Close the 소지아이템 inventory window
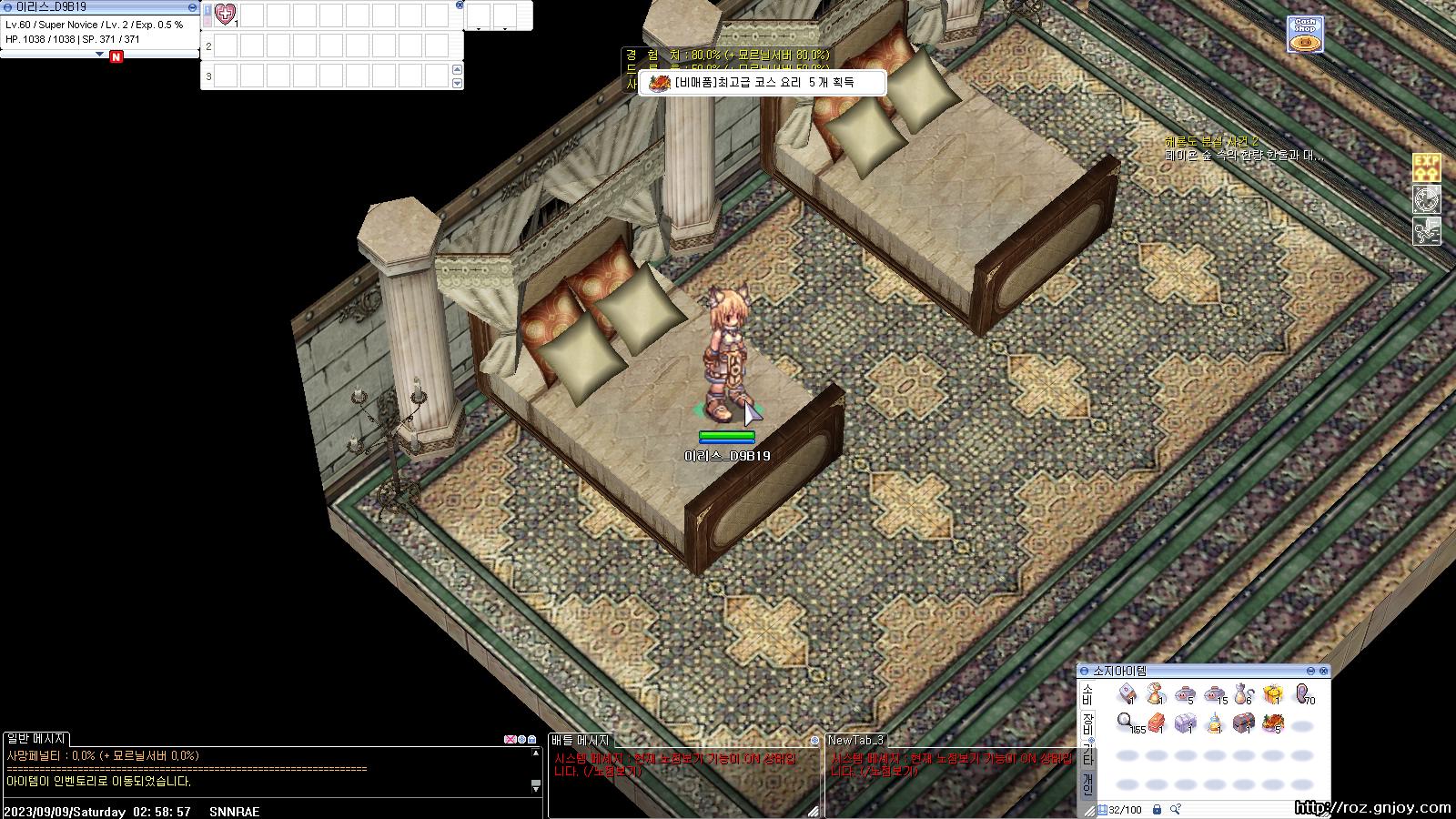The image size is (1456, 819). 1323,671
